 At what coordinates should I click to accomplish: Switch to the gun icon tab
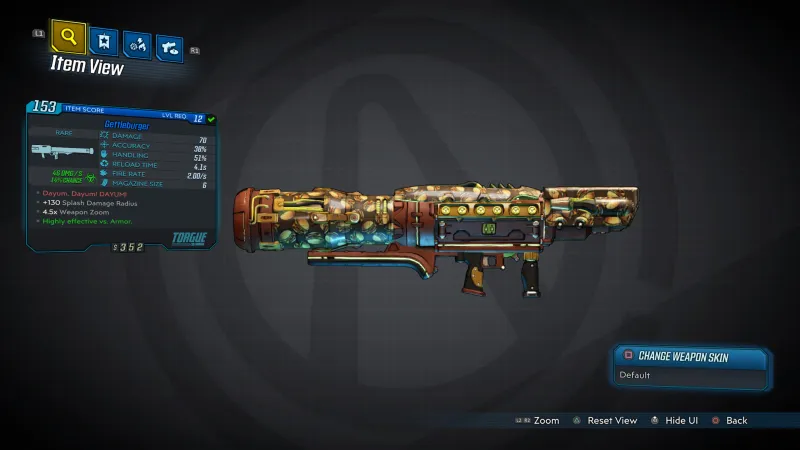(x=170, y=46)
